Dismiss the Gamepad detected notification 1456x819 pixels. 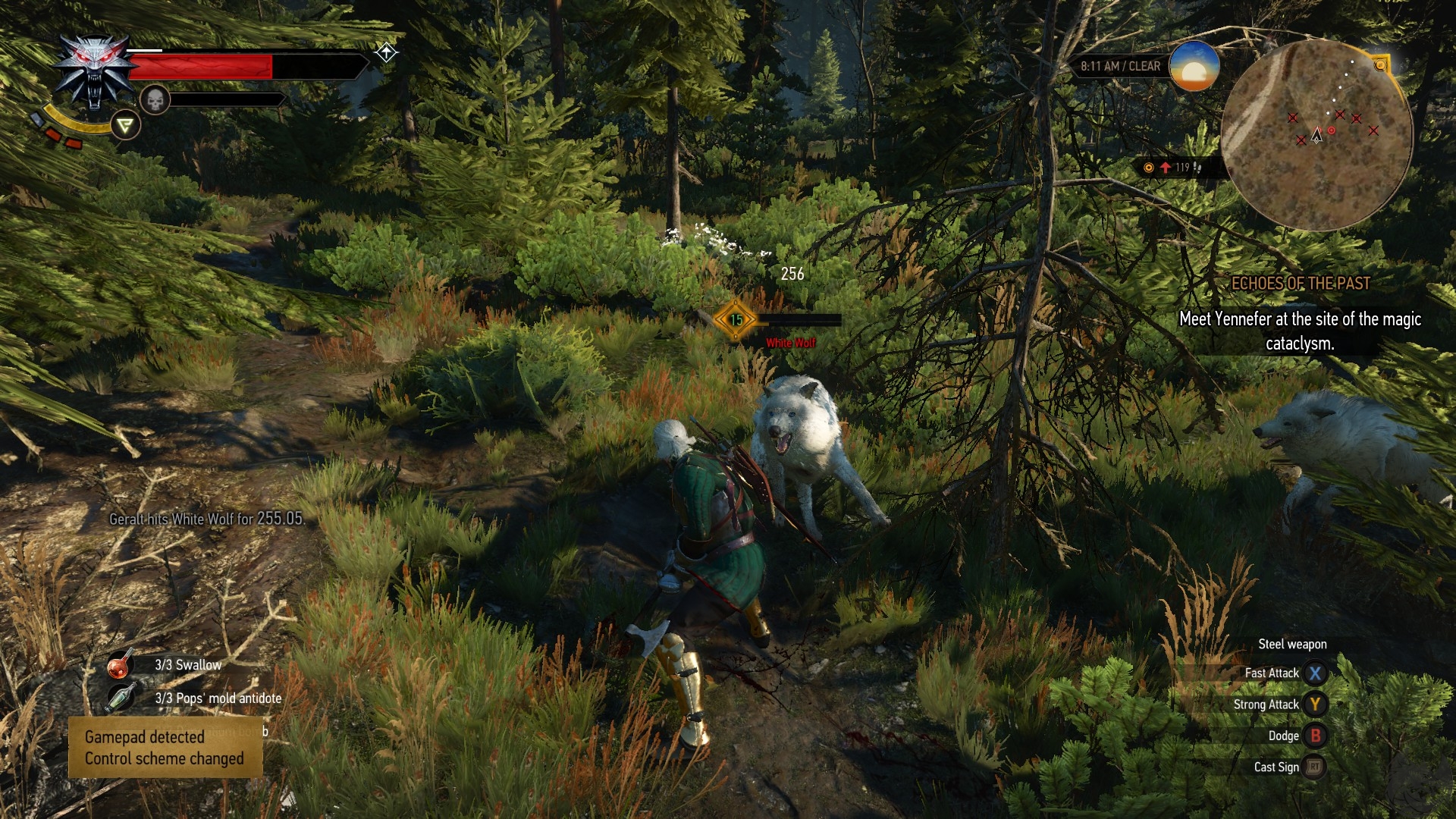[165, 748]
